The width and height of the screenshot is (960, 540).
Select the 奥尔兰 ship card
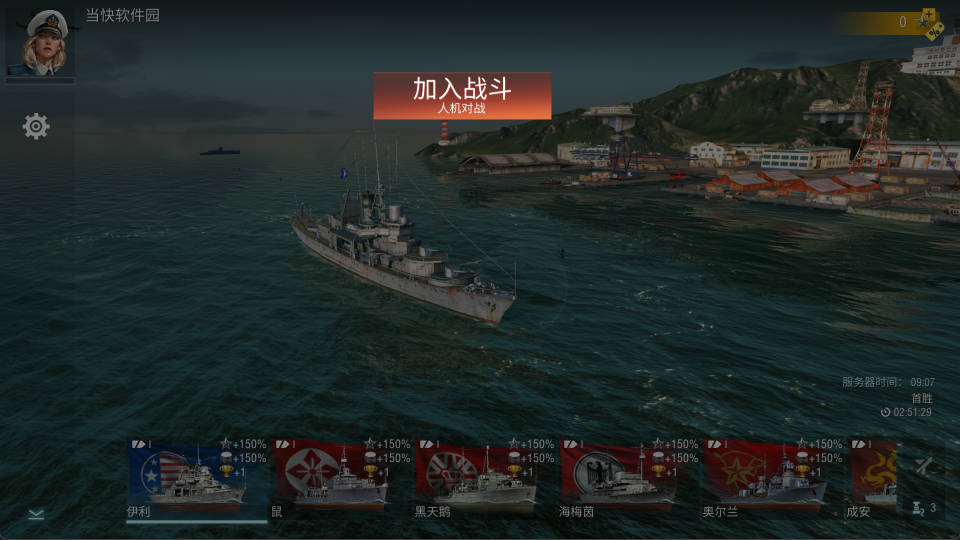pos(764,478)
